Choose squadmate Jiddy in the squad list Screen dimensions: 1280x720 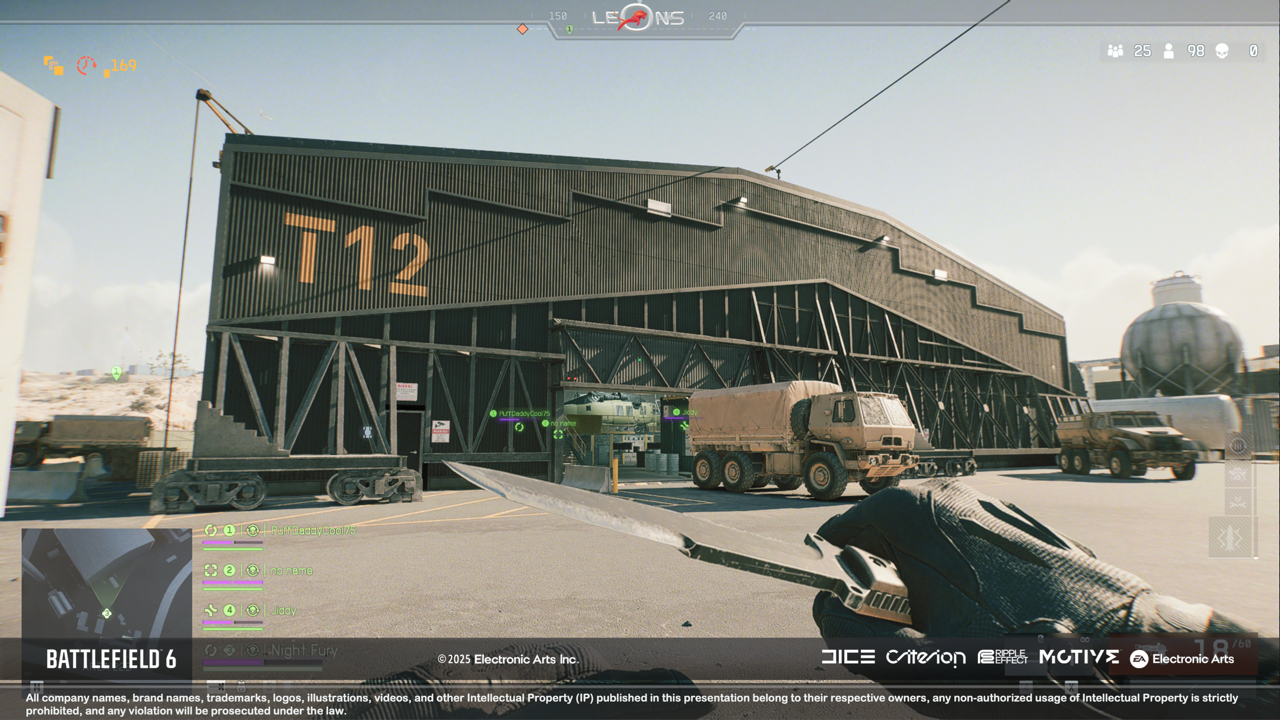[284, 610]
